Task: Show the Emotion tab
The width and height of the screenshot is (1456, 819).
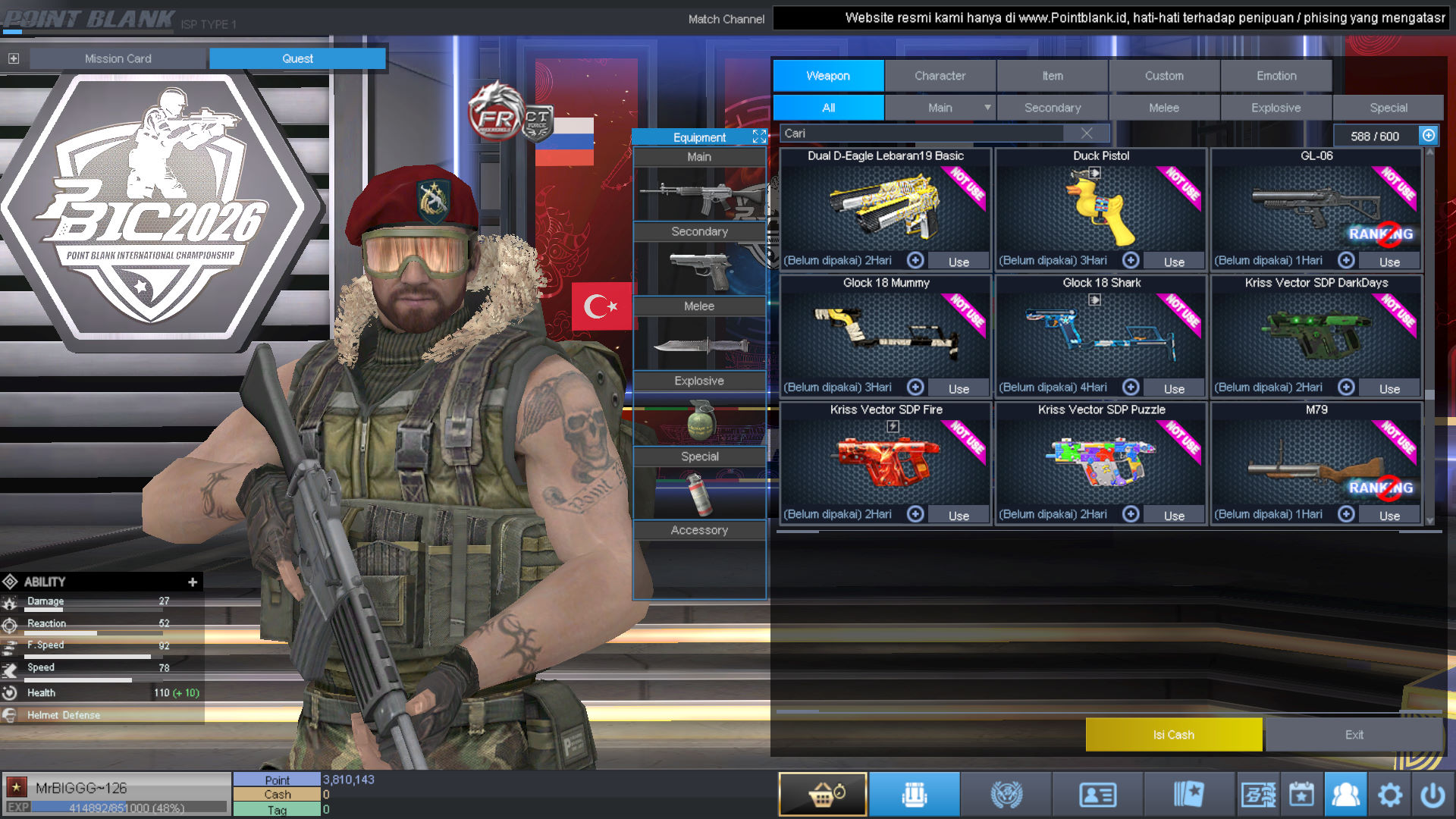Action: click(1276, 76)
